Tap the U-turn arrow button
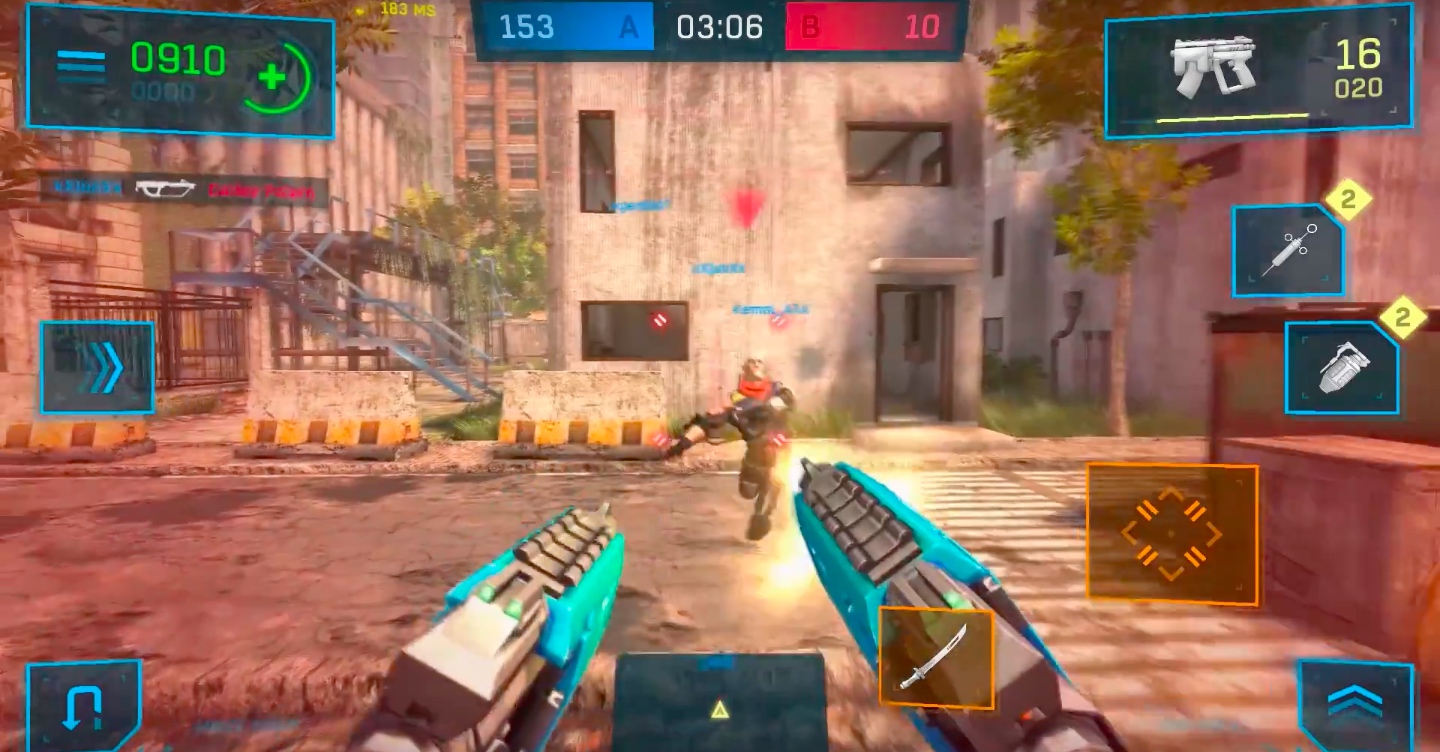 click(82, 705)
